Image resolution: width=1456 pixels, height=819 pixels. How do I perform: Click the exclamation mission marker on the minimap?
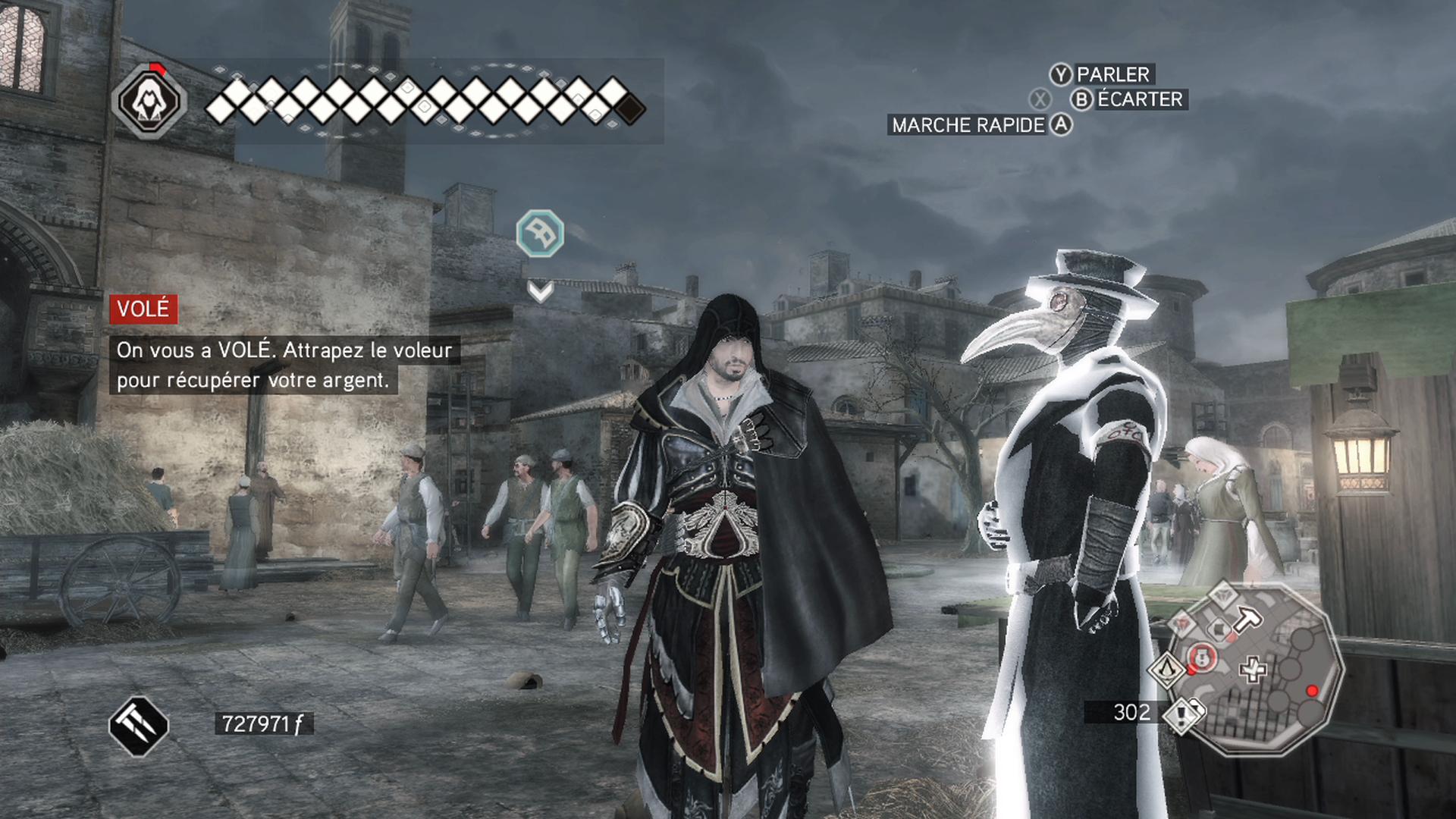(1181, 717)
